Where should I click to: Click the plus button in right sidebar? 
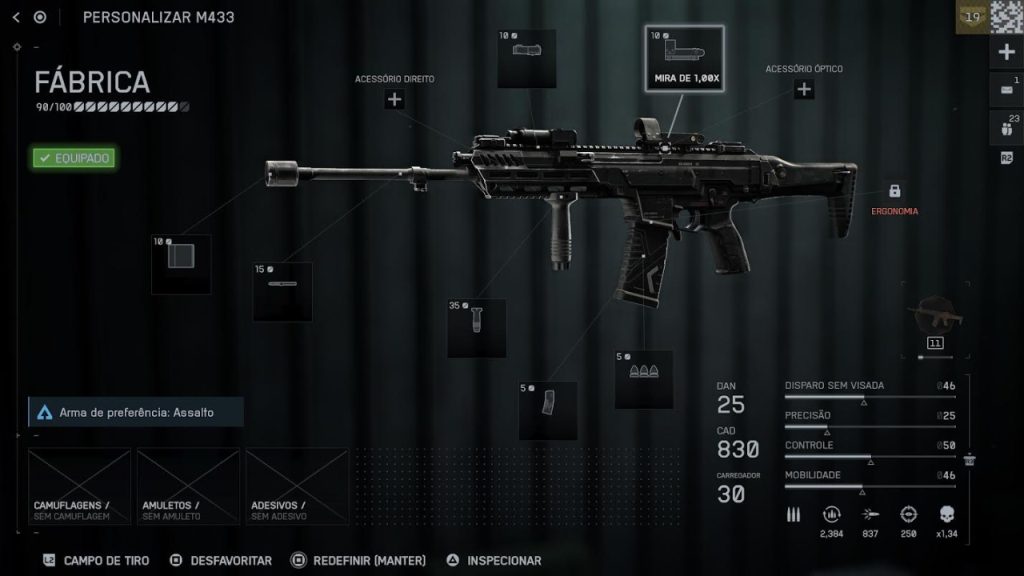coord(1007,52)
